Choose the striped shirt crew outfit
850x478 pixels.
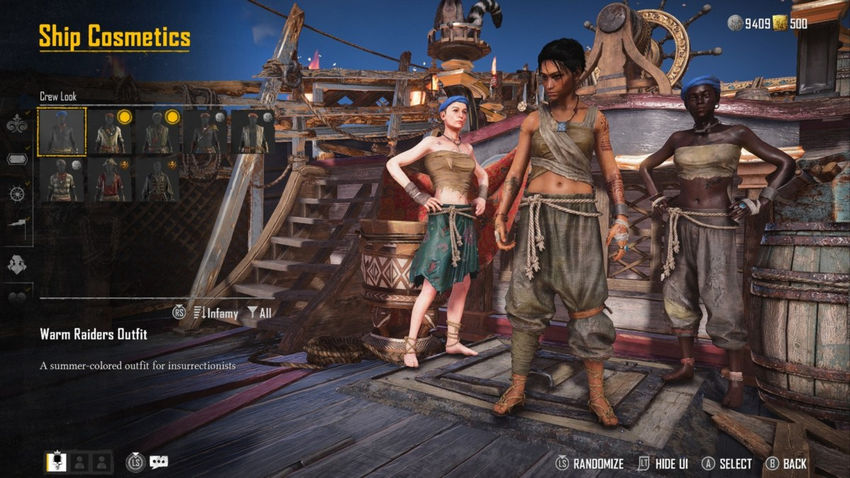point(62,180)
